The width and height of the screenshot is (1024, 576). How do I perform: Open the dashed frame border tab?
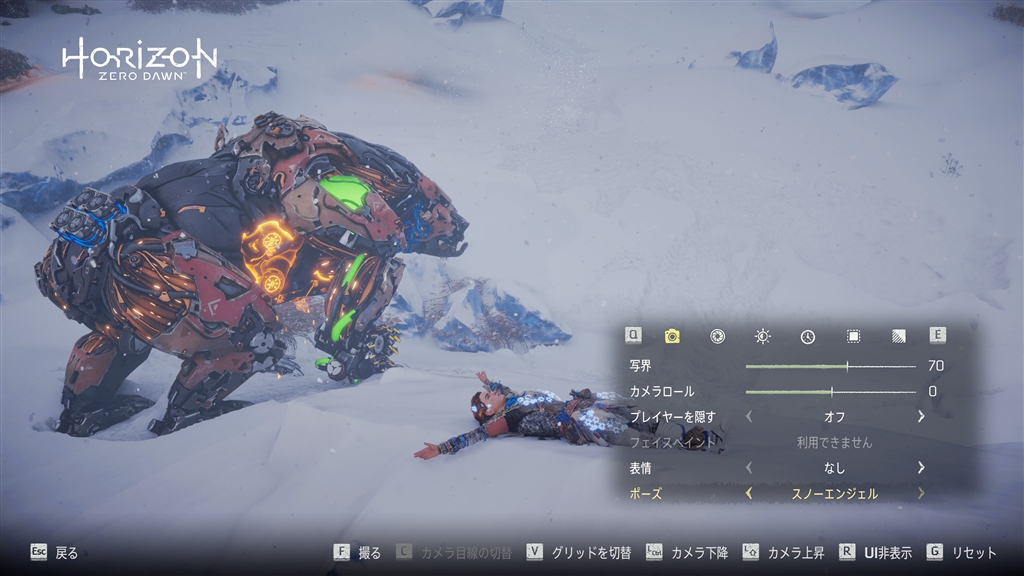(853, 336)
